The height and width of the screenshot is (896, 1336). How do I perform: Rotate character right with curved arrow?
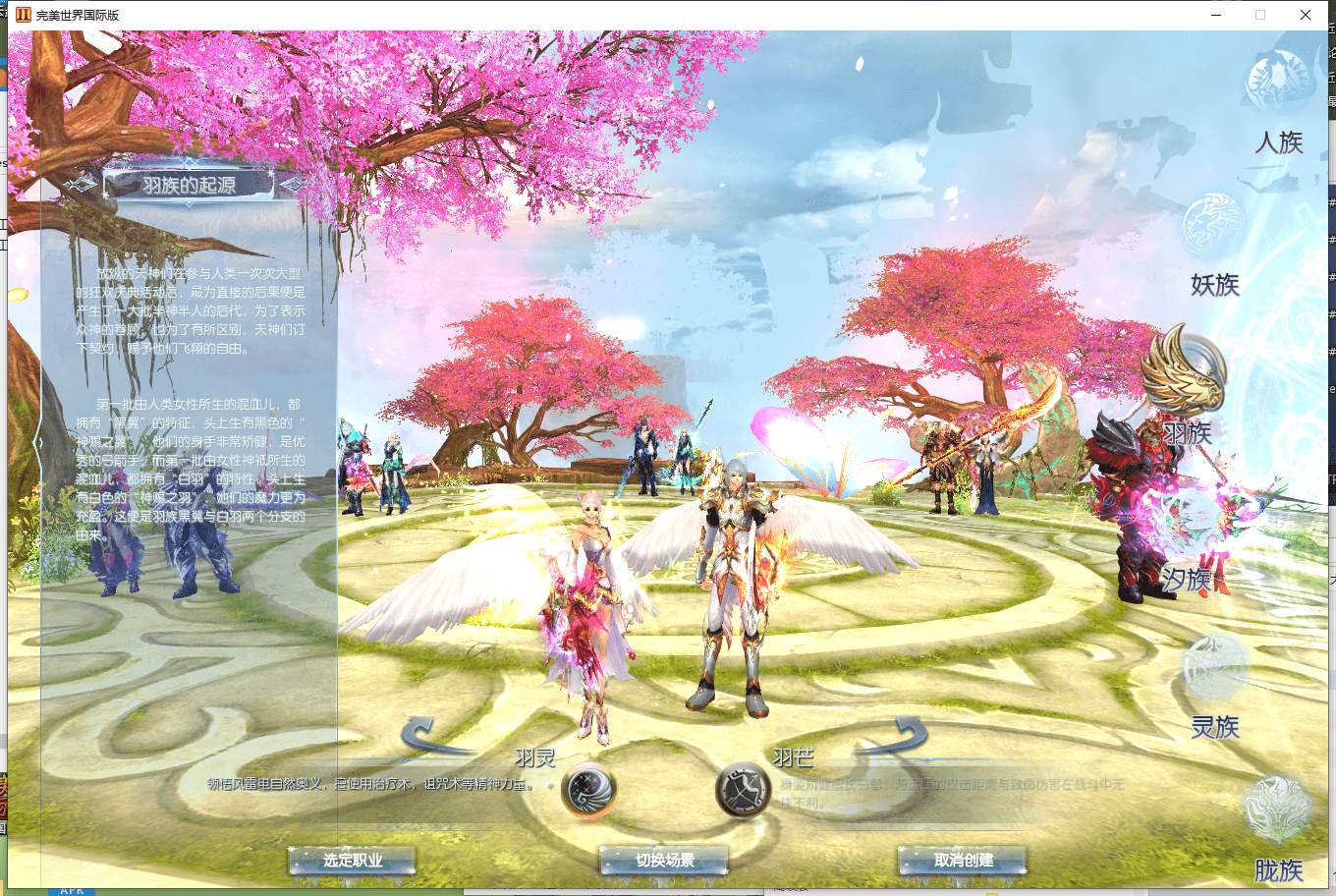[897, 736]
